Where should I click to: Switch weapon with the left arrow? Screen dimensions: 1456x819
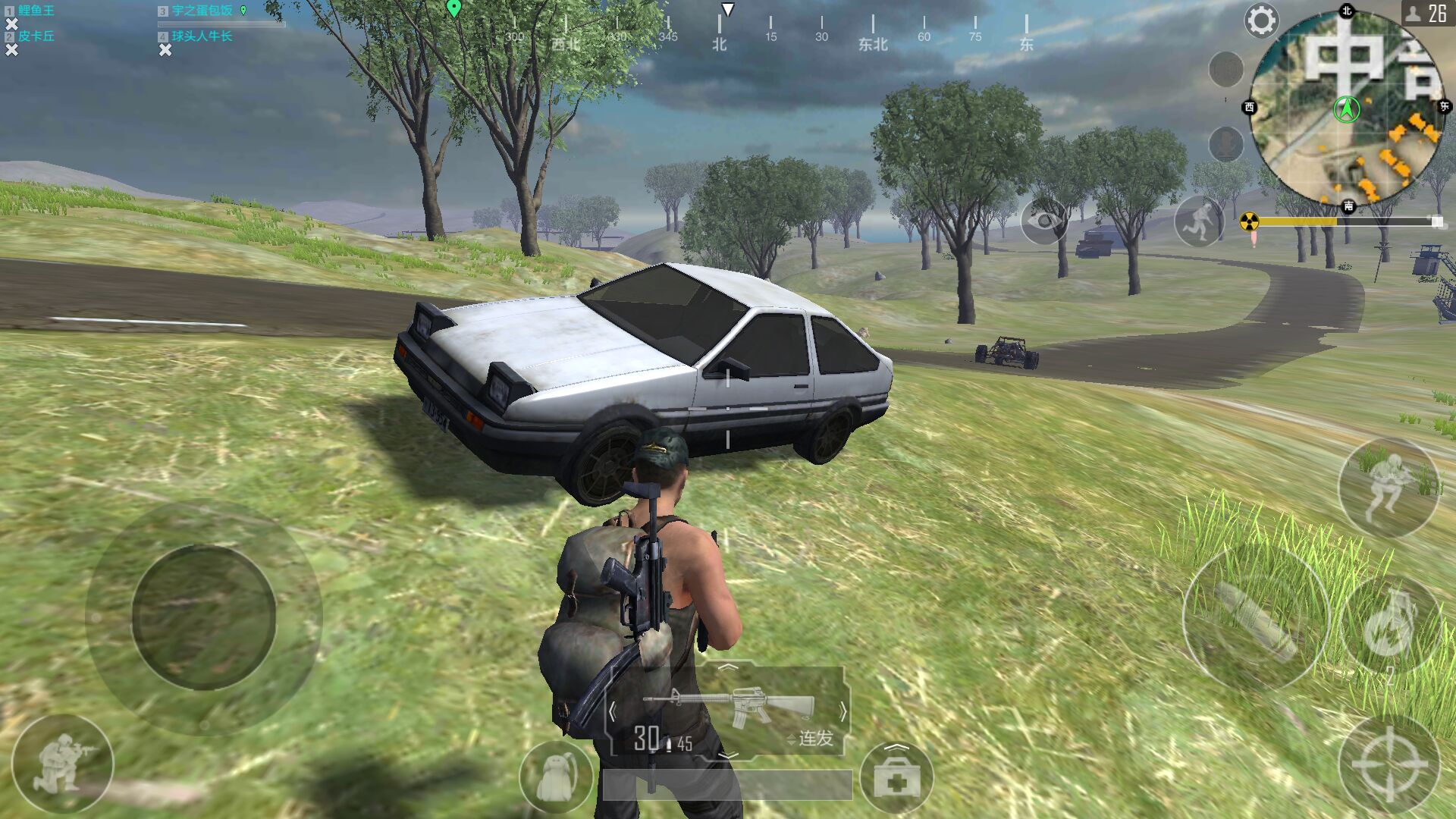click(x=613, y=711)
